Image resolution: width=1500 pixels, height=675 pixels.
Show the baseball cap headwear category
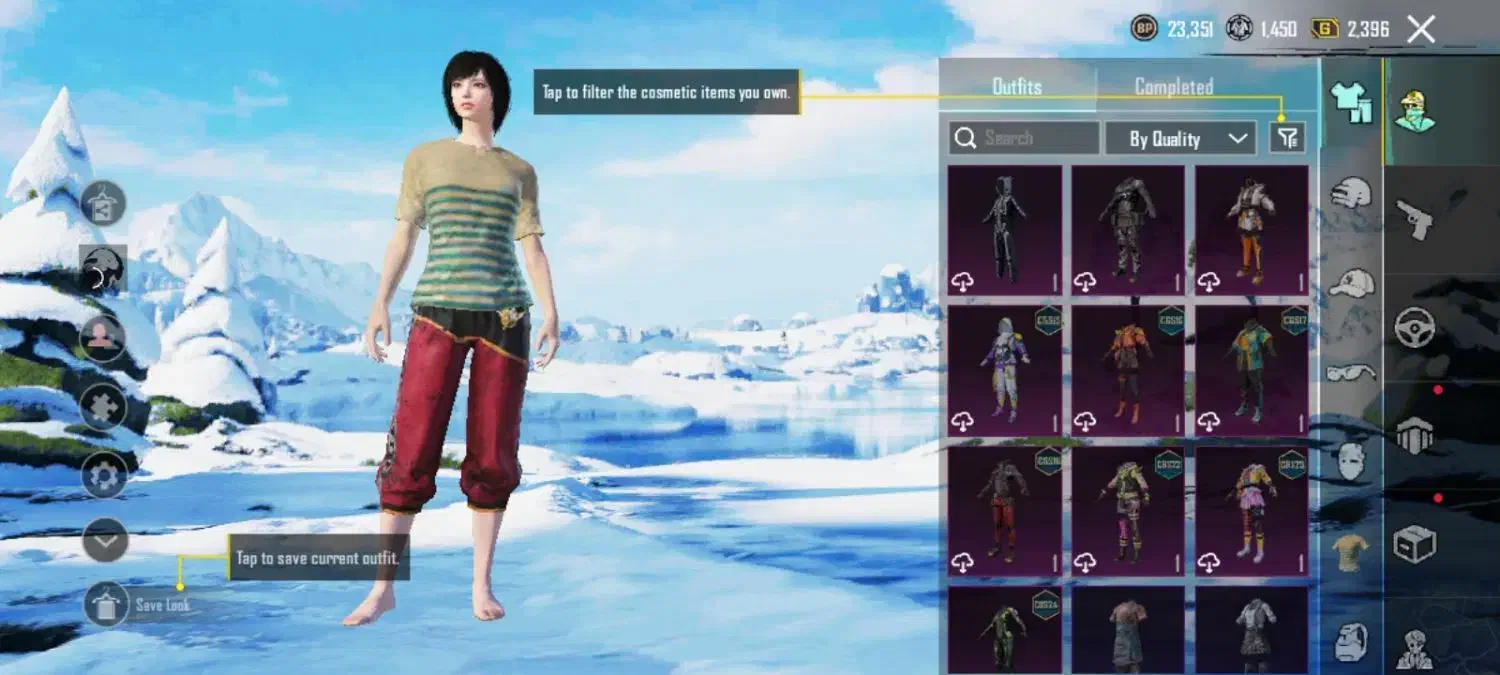pos(1351,282)
